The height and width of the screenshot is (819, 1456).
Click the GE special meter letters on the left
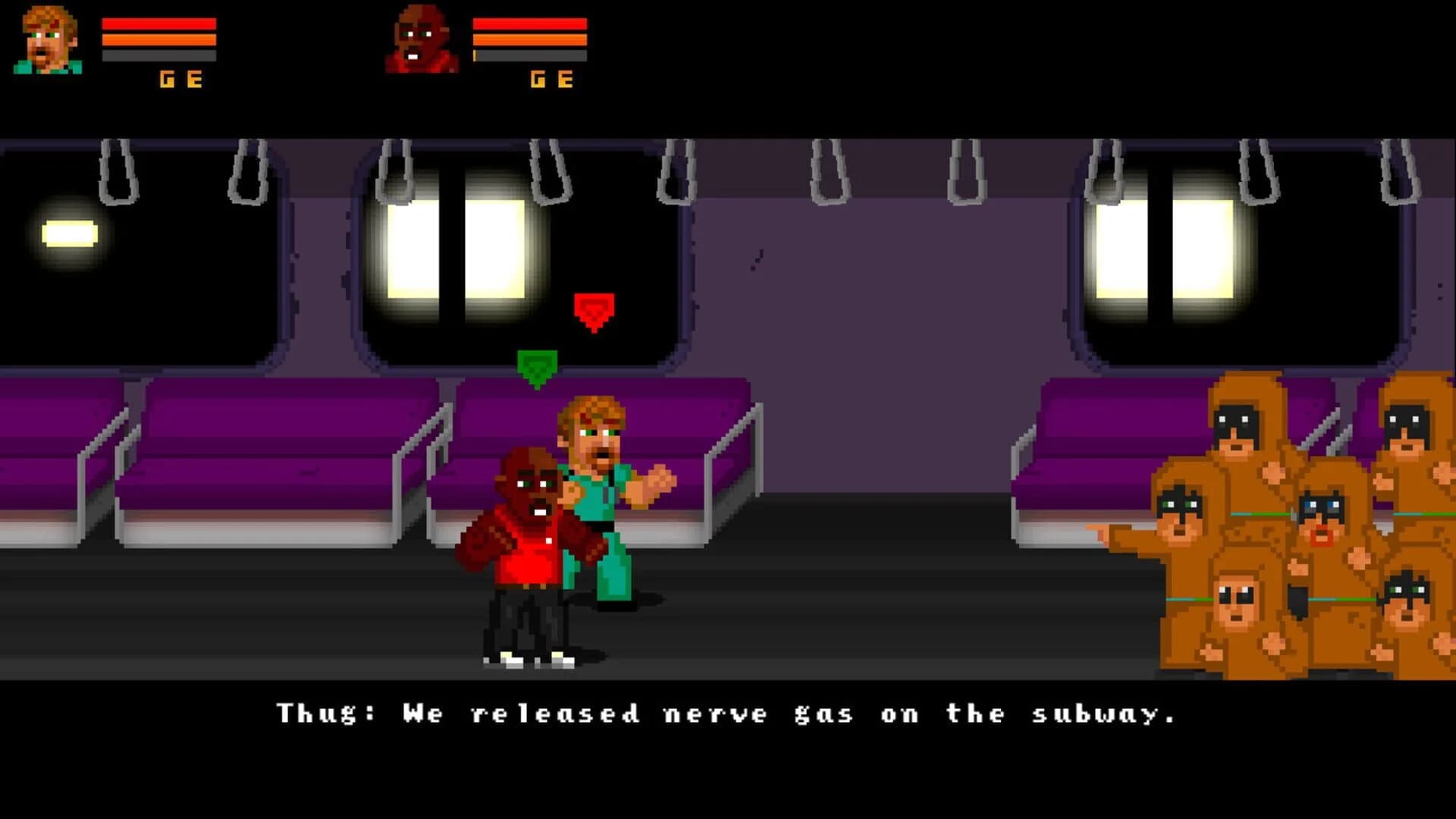[180, 78]
